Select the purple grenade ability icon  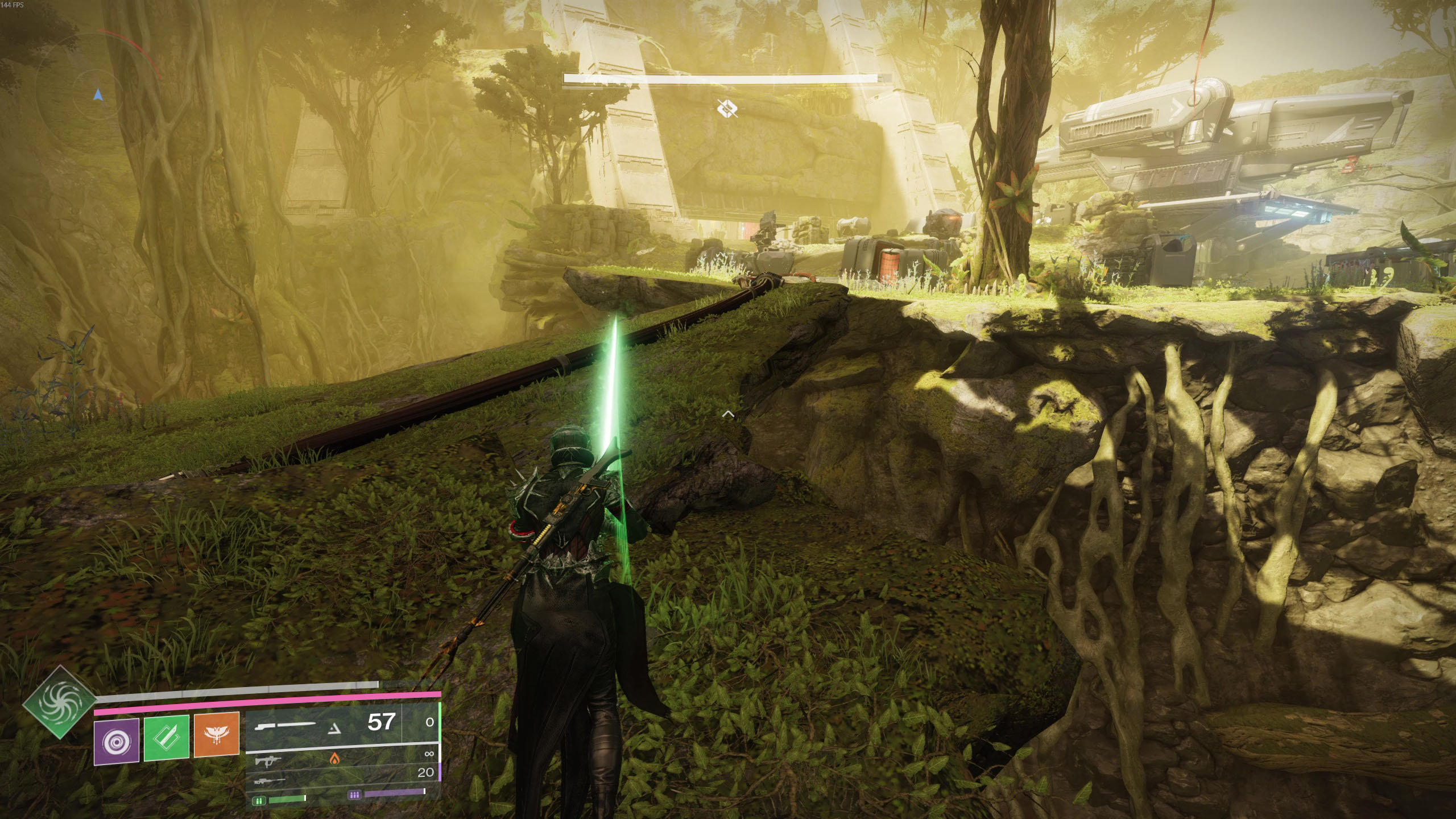pyautogui.click(x=117, y=740)
